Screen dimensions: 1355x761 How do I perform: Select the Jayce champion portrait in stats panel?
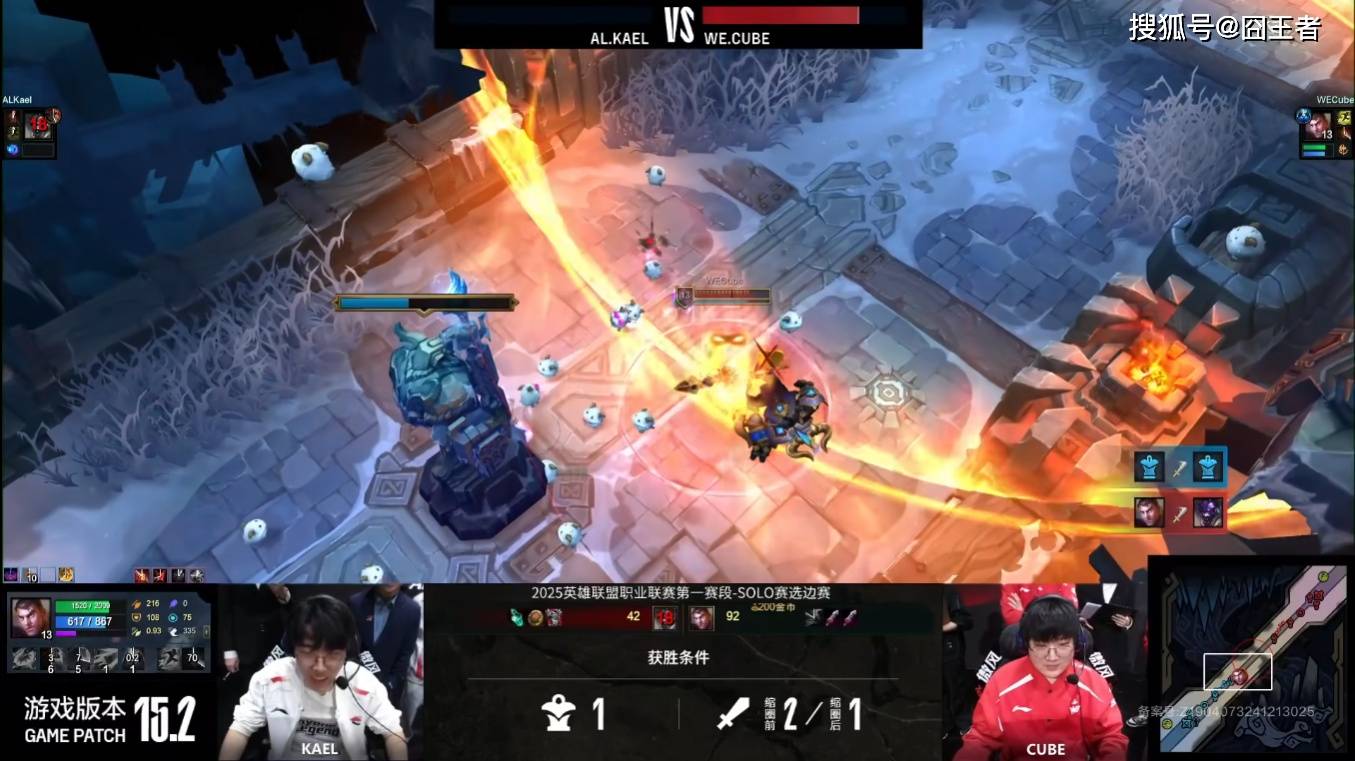(30, 617)
